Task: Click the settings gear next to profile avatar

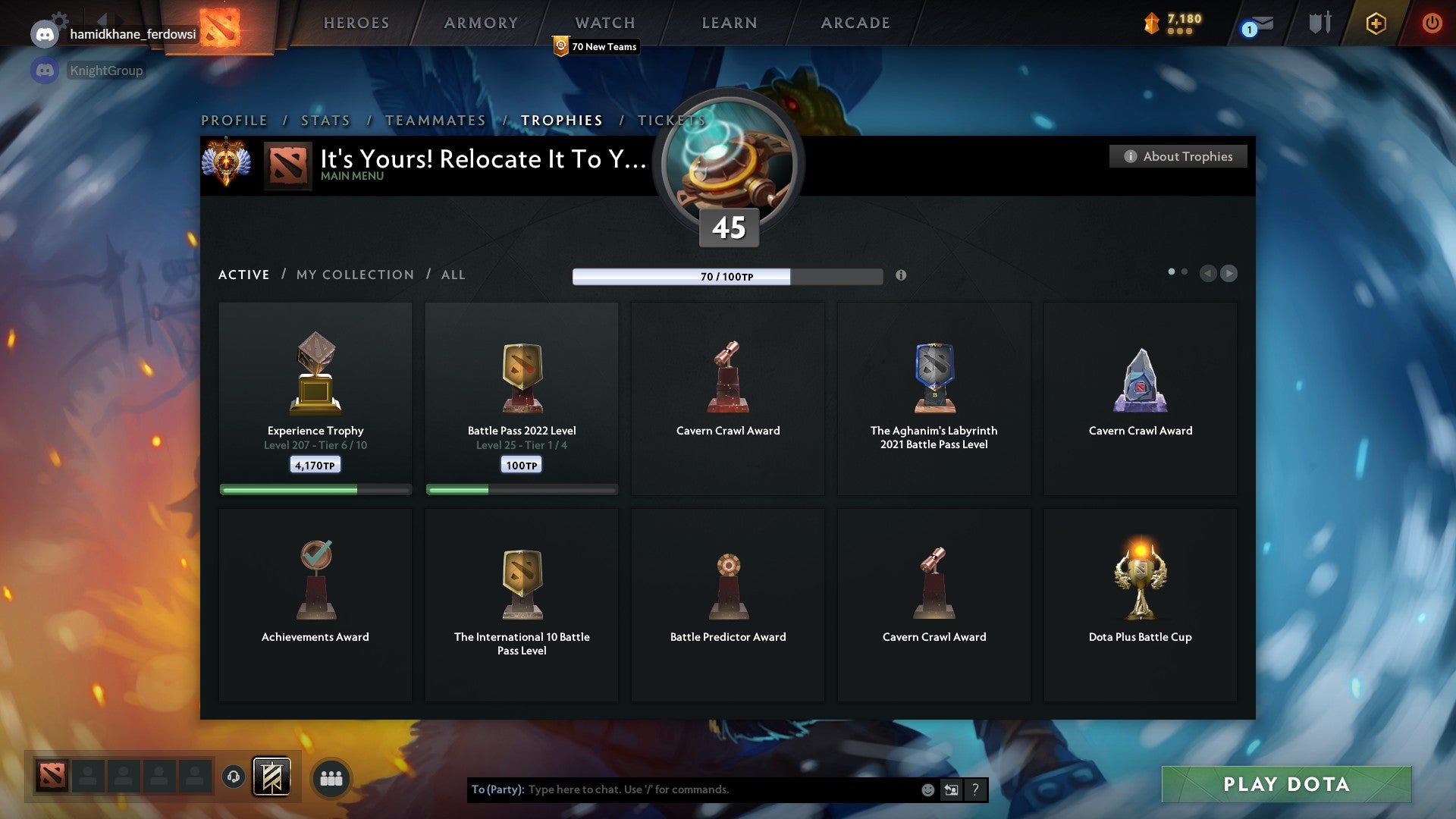Action: tap(58, 16)
